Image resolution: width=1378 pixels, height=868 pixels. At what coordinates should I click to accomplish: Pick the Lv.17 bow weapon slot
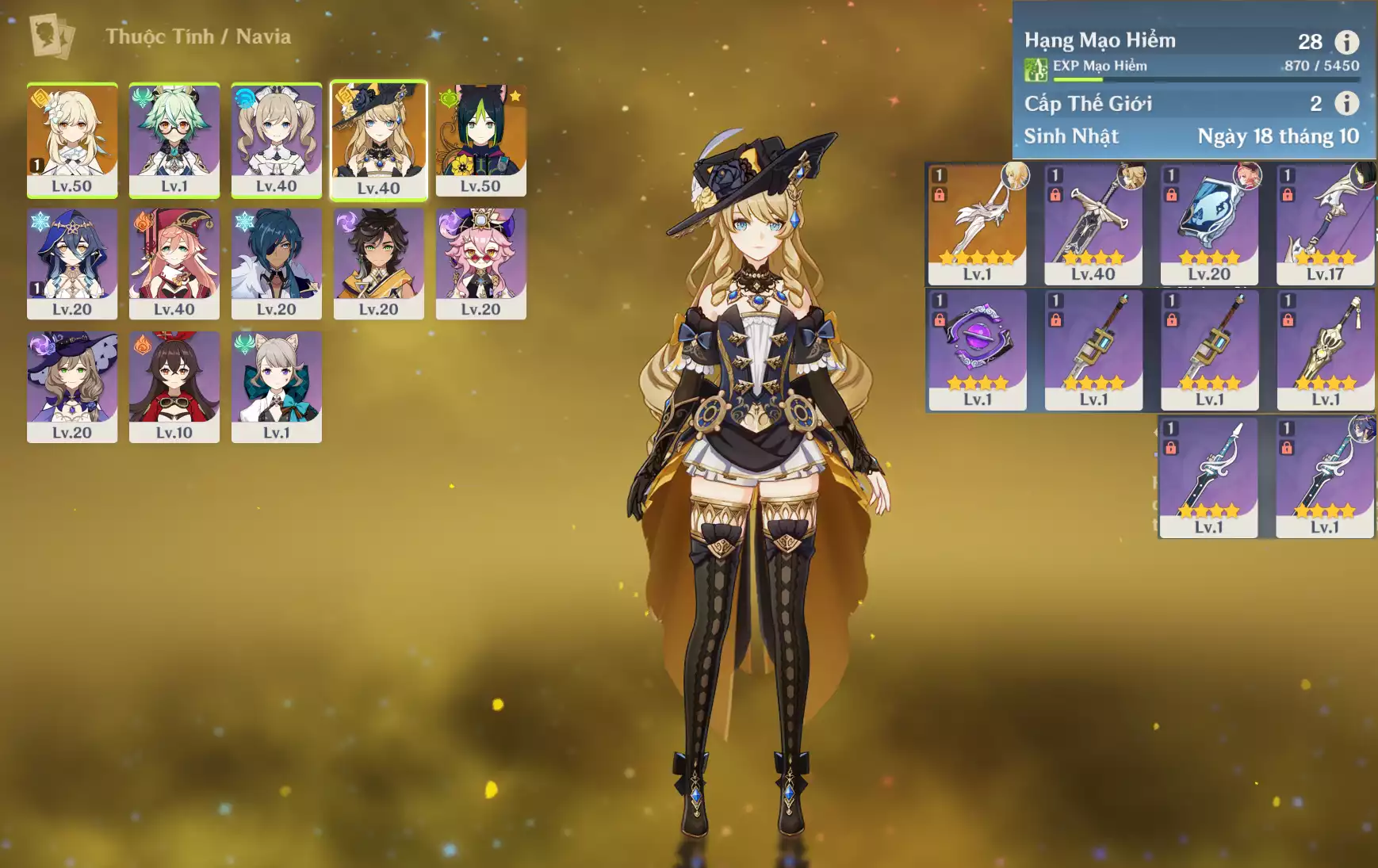pyautogui.click(x=1325, y=224)
